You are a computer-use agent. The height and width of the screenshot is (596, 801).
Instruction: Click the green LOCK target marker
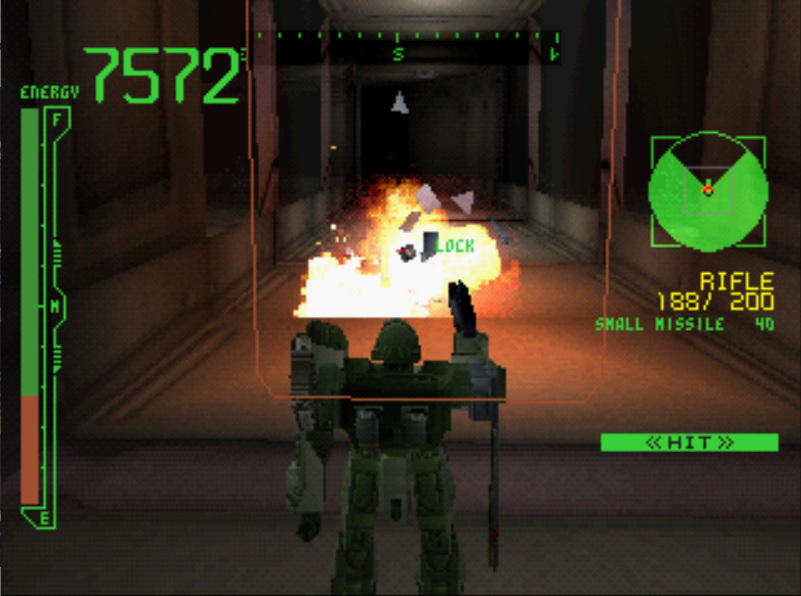[454, 246]
